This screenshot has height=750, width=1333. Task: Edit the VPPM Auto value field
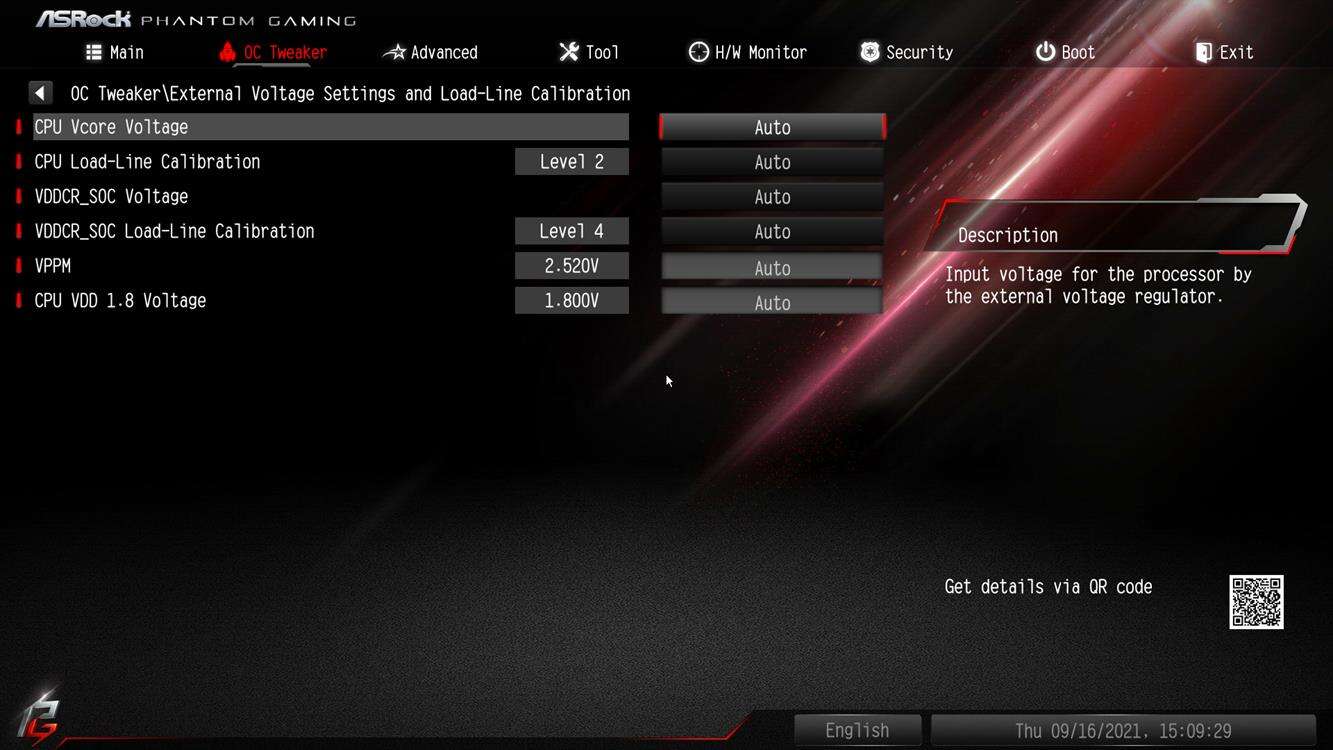[x=772, y=268]
